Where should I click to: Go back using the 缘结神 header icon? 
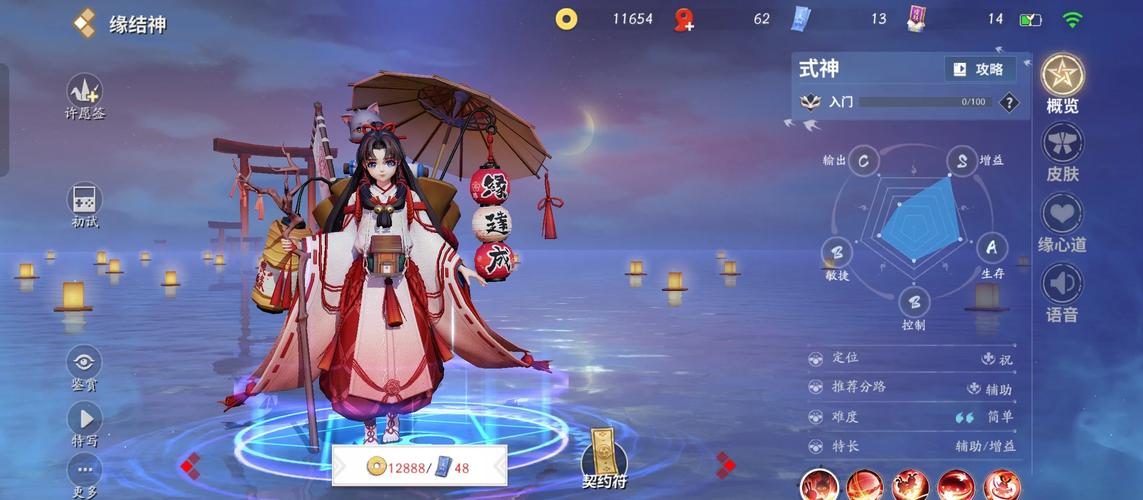85,23
